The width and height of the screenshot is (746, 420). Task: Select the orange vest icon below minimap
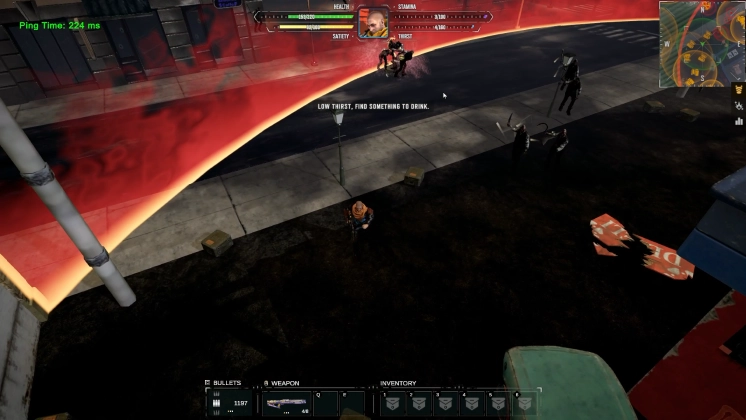tap(739, 88)
